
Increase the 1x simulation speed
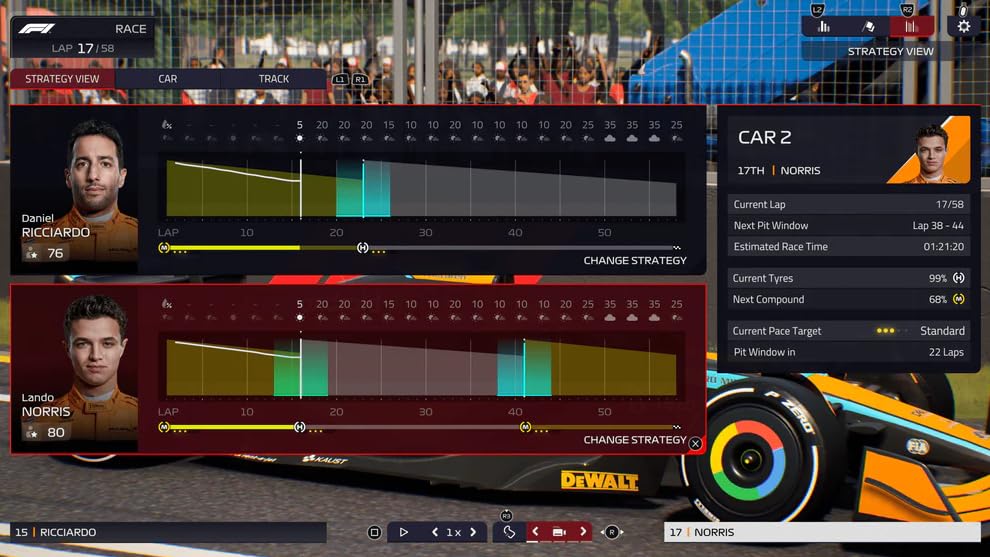point(473,533)
